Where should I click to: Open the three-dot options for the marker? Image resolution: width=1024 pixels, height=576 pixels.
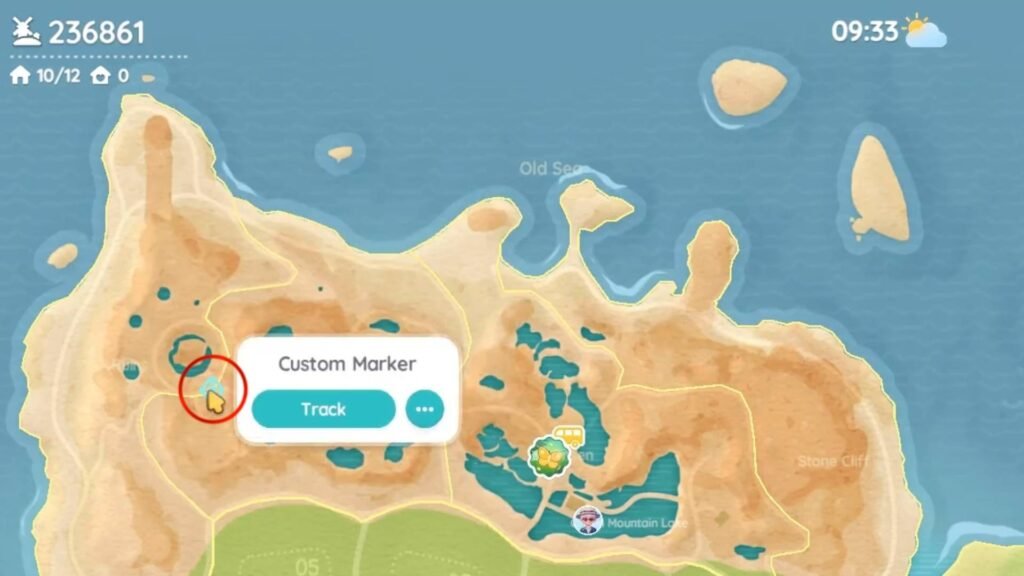[x=425, y=409]
